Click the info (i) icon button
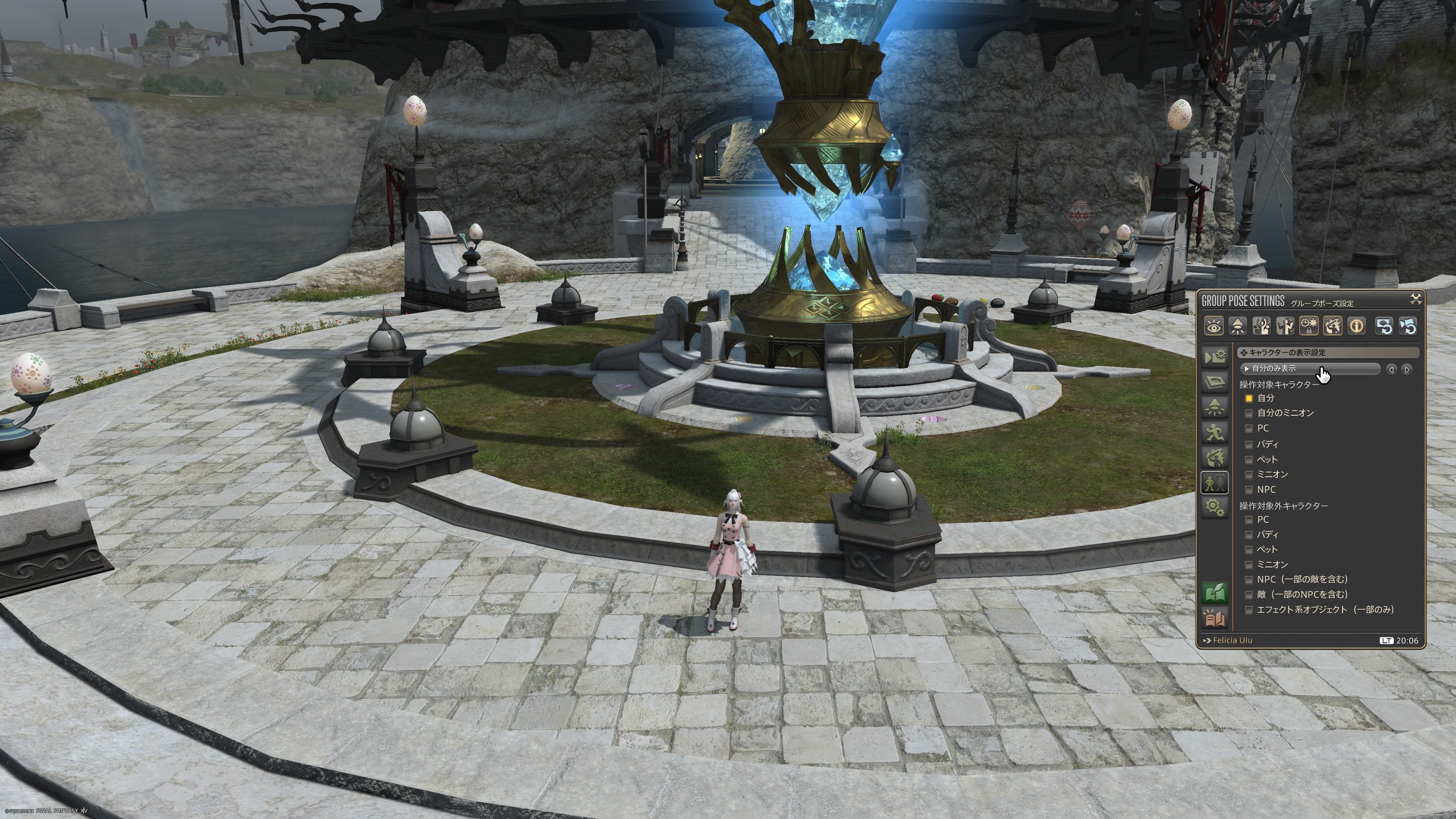 [x=1357, y=326]
